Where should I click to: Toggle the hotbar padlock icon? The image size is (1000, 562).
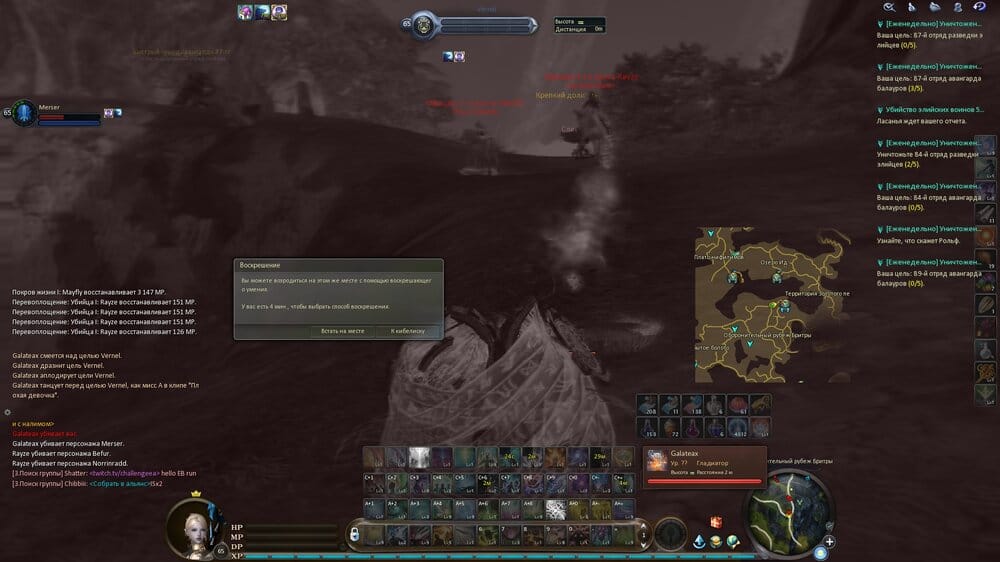pyautogui.click(x=354, y=536)
